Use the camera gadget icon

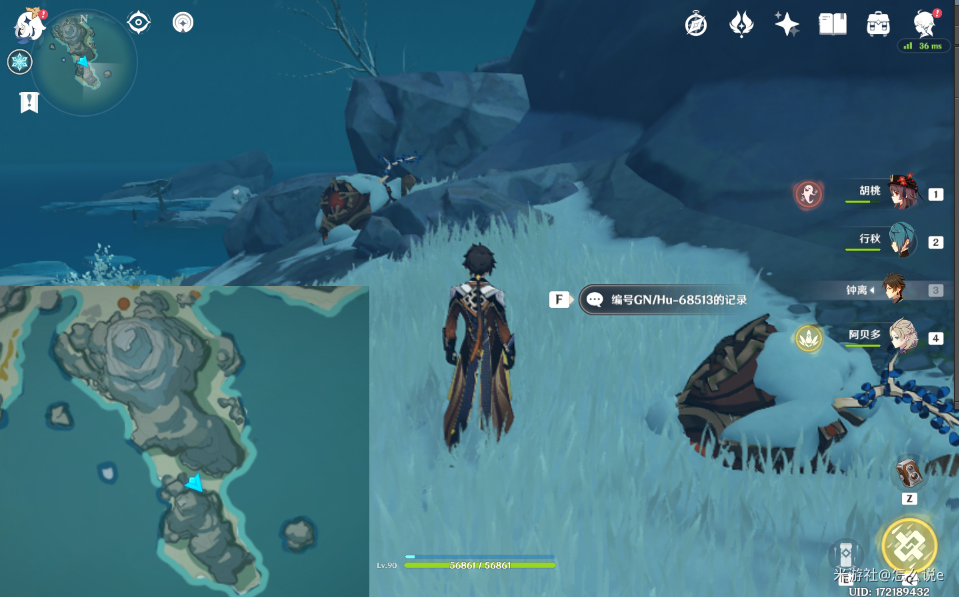pyautogui.click(x=909, y=473)
